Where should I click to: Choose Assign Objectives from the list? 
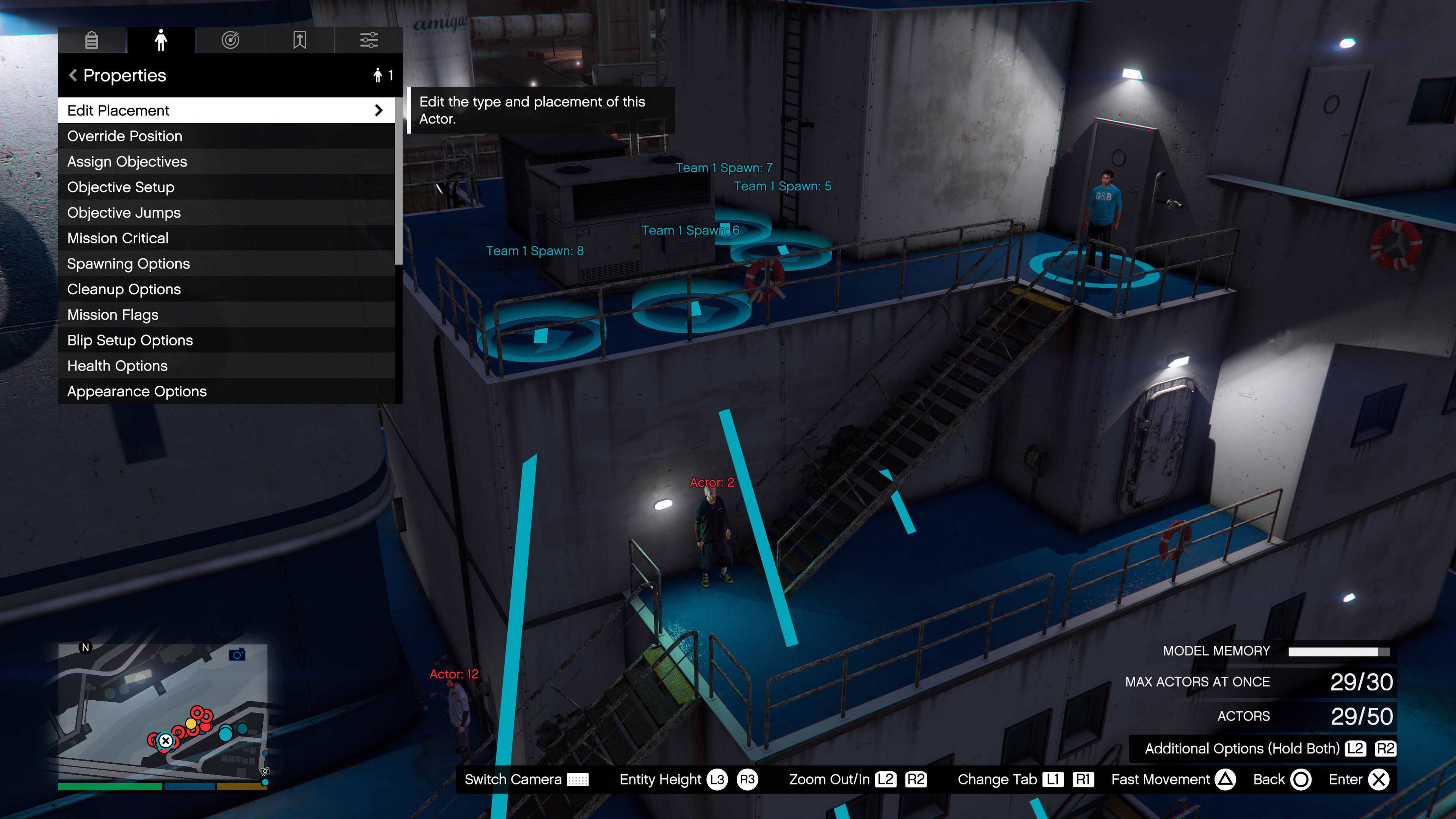[226, 162]
